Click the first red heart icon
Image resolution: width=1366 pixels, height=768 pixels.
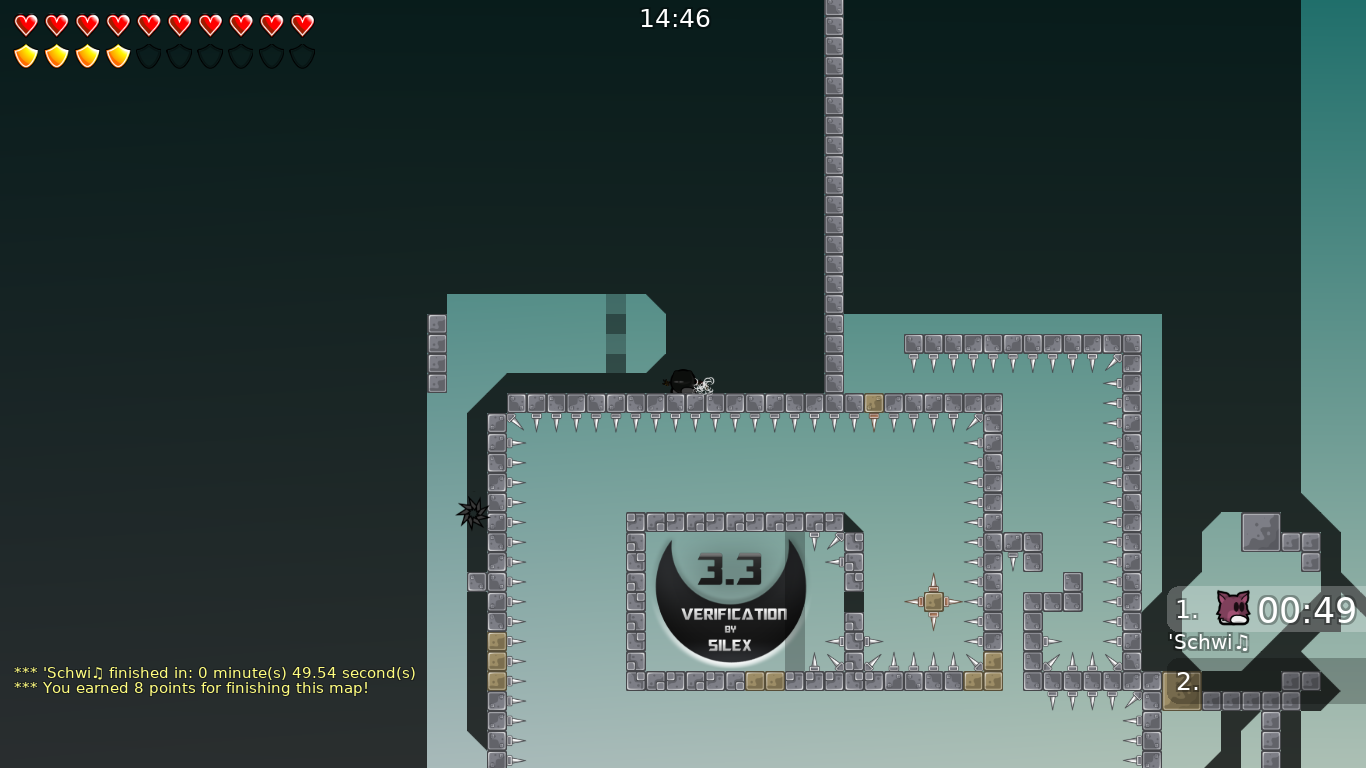click(25, 25)
